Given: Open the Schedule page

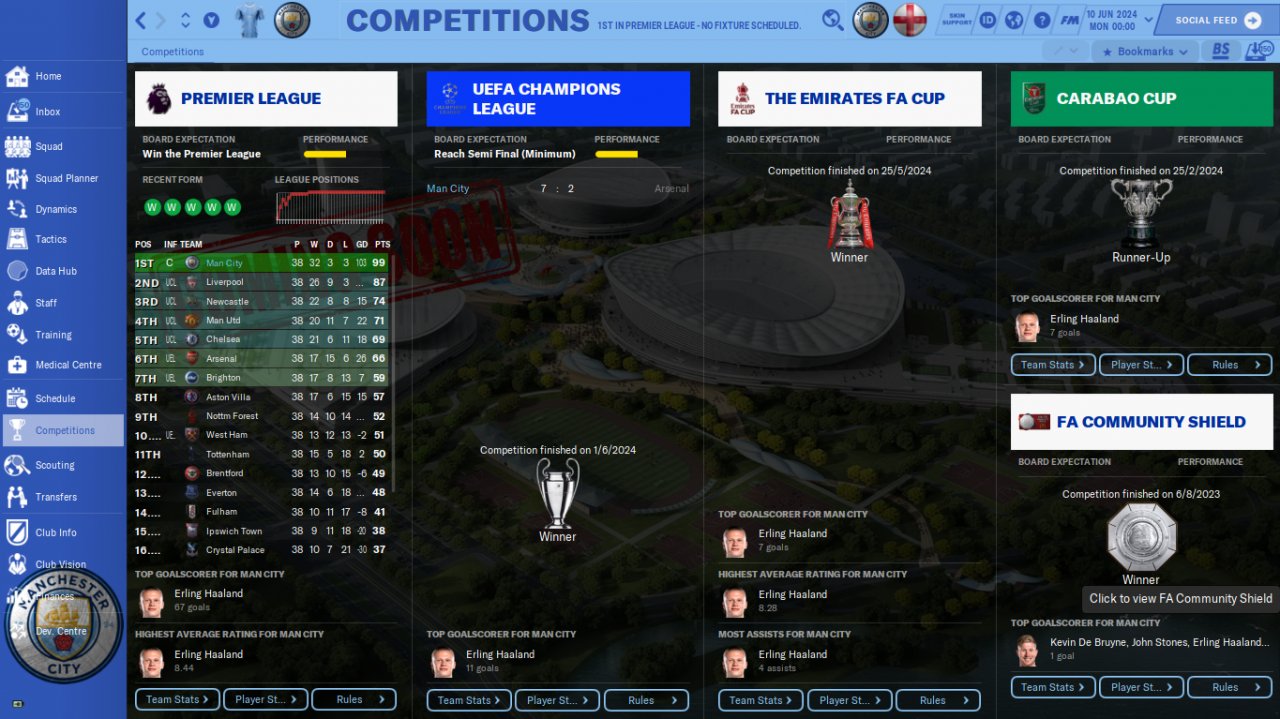Looking at the screenshot, I should point(55,398).
